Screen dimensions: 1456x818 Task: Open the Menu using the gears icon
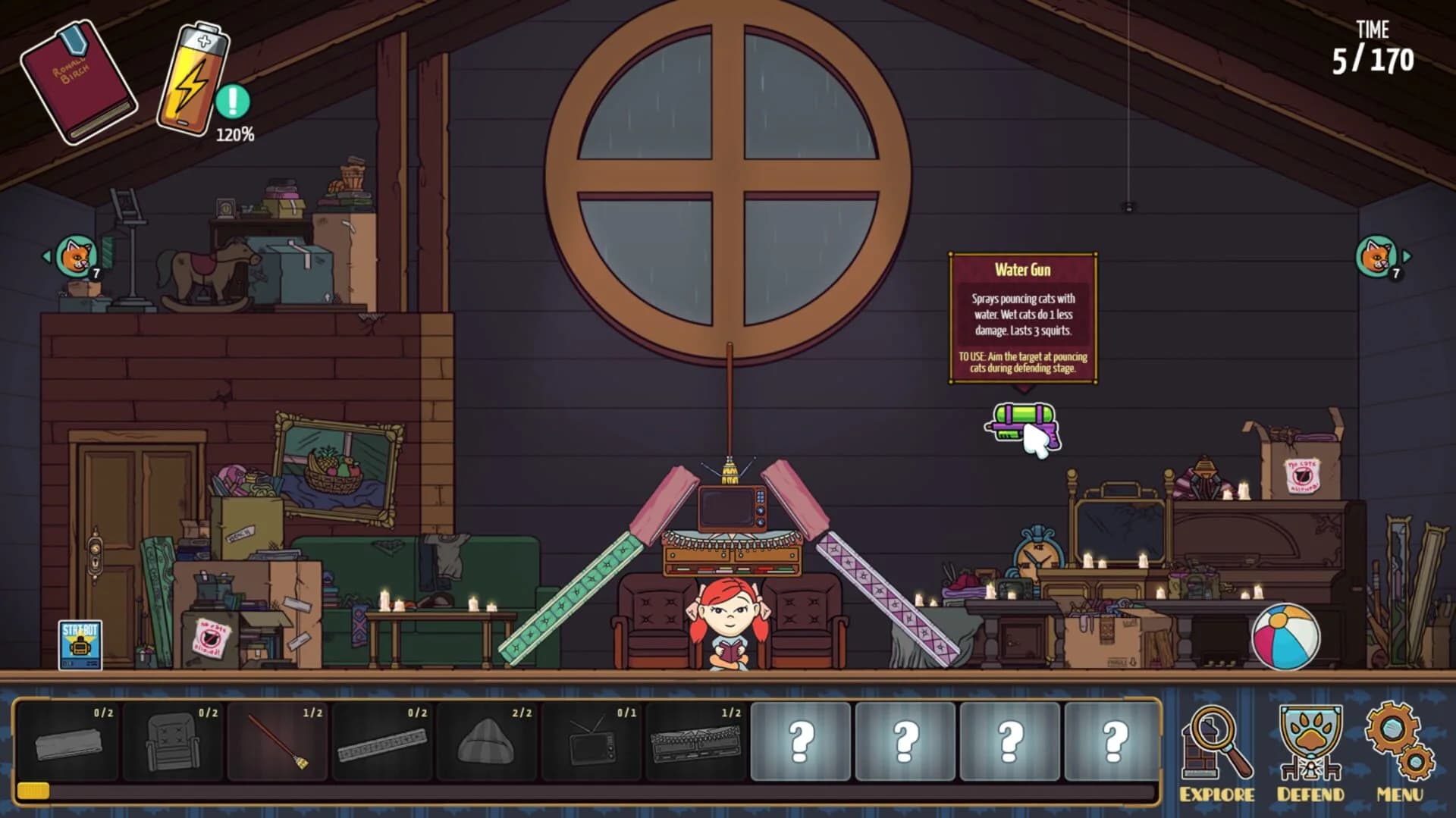pos(1401,741)
